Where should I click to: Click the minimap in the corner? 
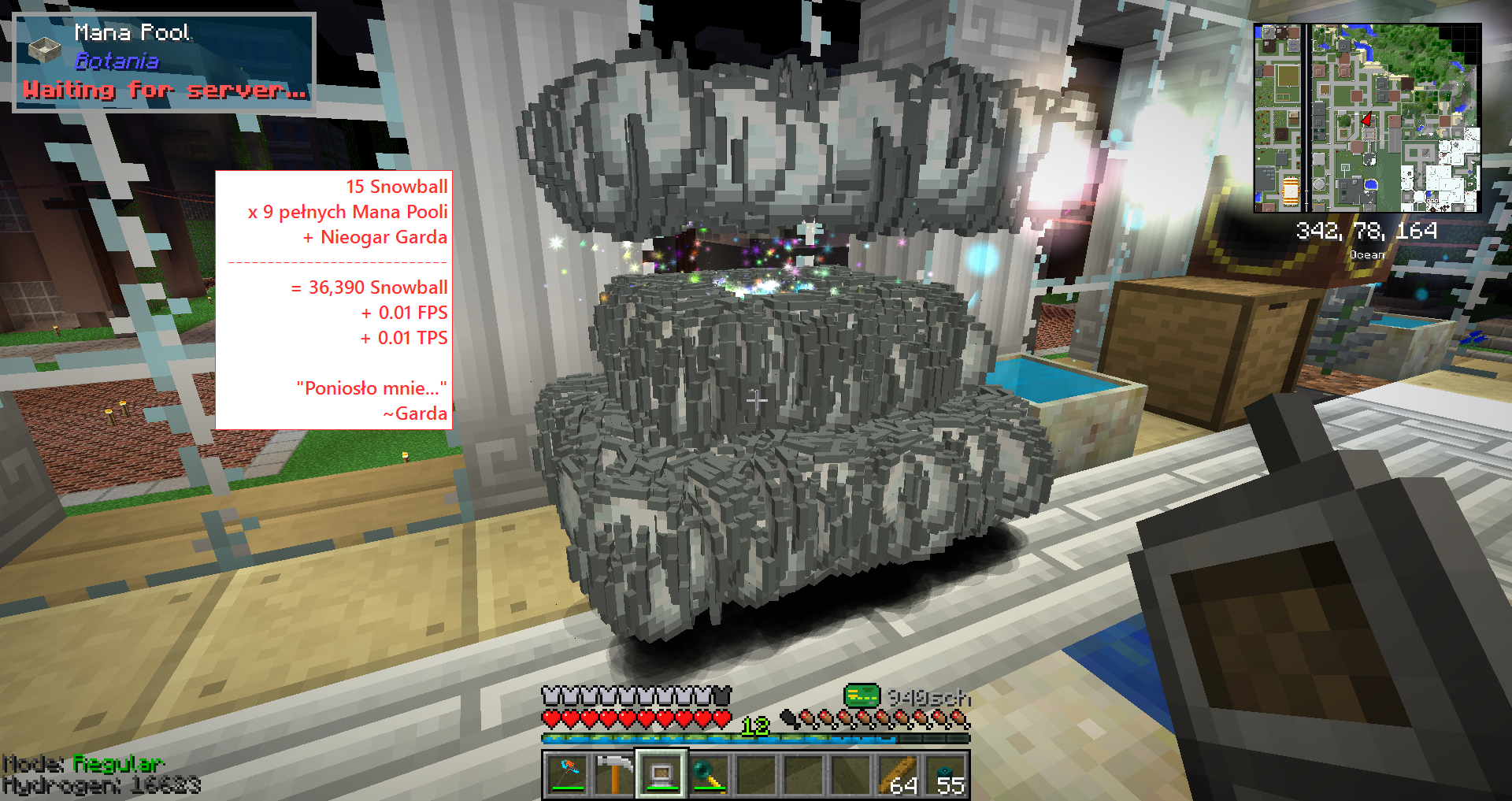point(1367,118)
